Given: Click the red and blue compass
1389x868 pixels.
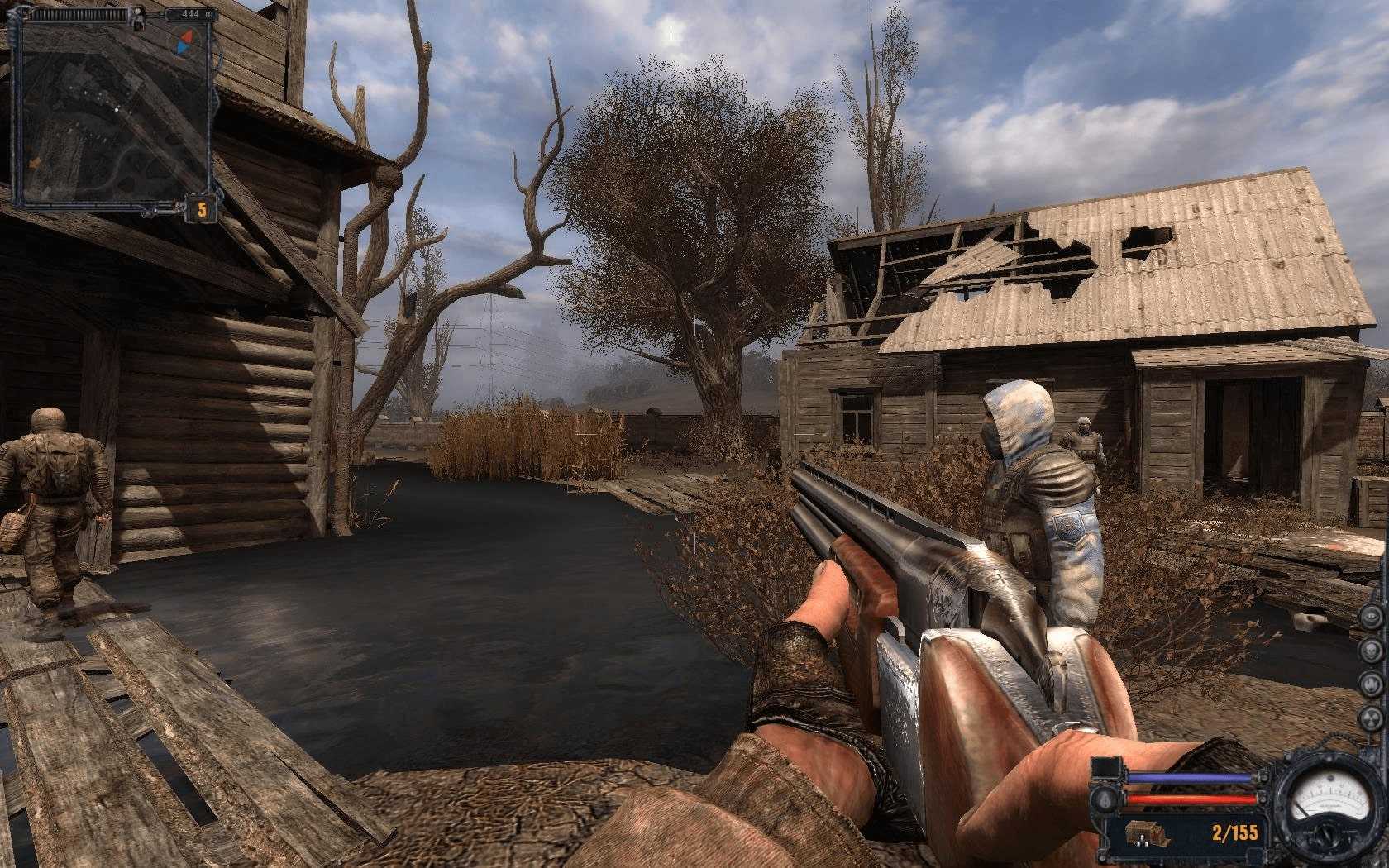Looking at the screenshot, I should pos(184,40).
